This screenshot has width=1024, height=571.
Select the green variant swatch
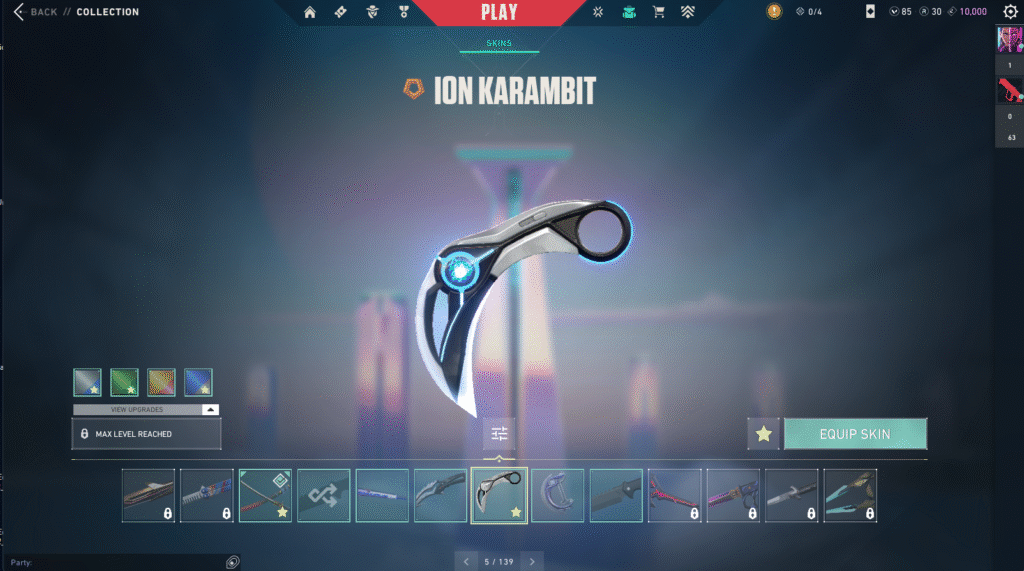pos(124,382)
